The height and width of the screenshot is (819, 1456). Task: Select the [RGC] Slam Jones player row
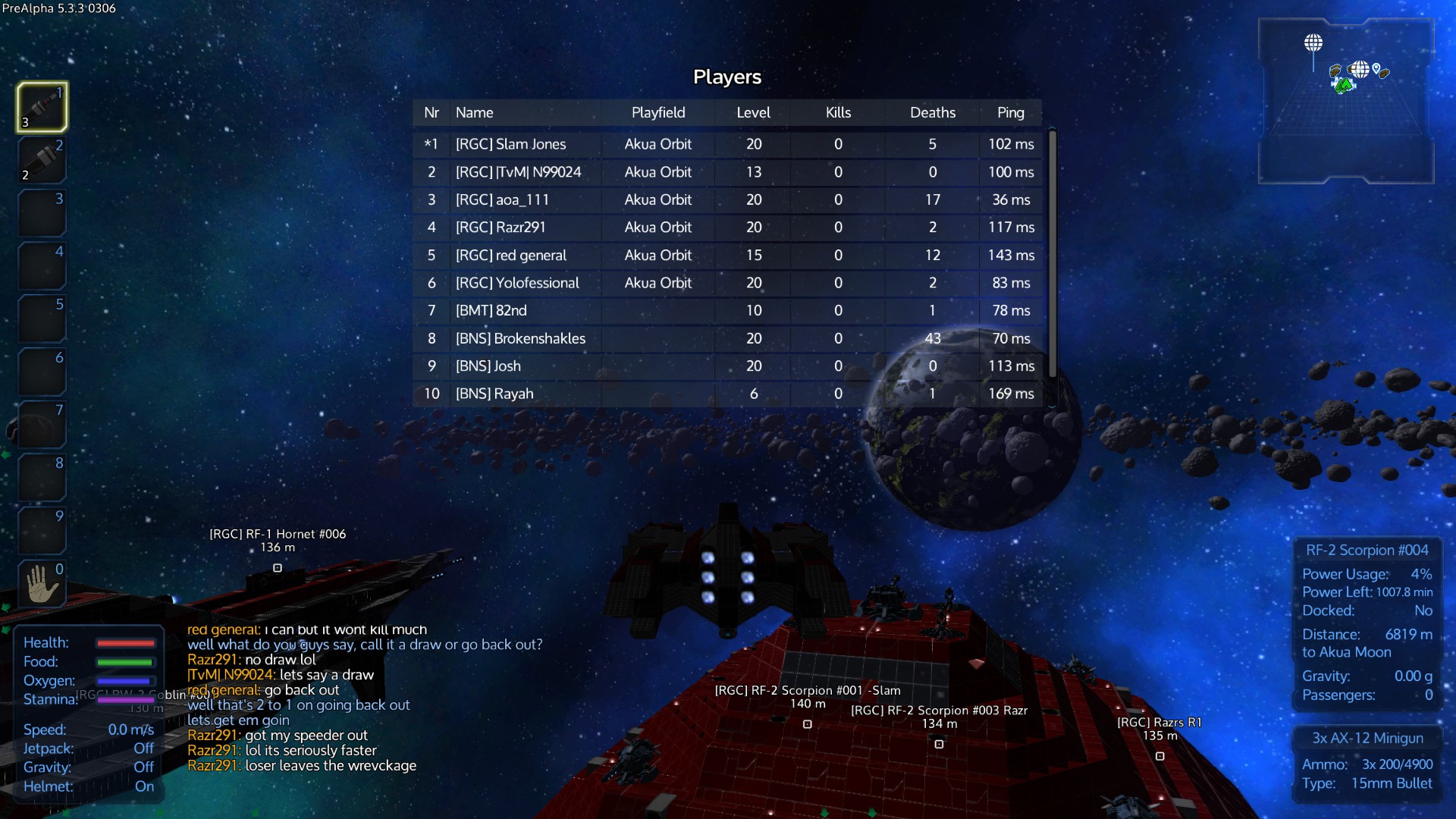510,144
